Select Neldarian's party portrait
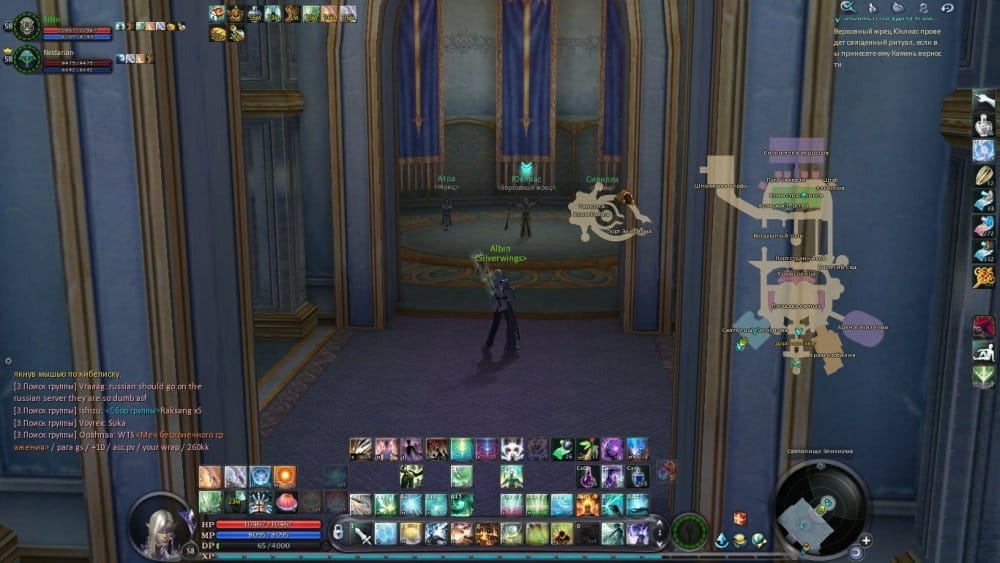 [27, 59]
